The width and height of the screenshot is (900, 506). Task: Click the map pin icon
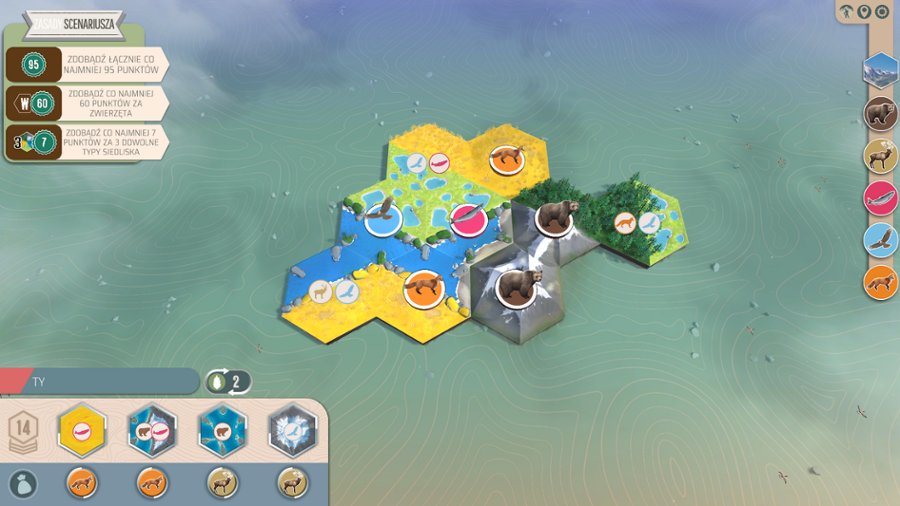[865, 12]
